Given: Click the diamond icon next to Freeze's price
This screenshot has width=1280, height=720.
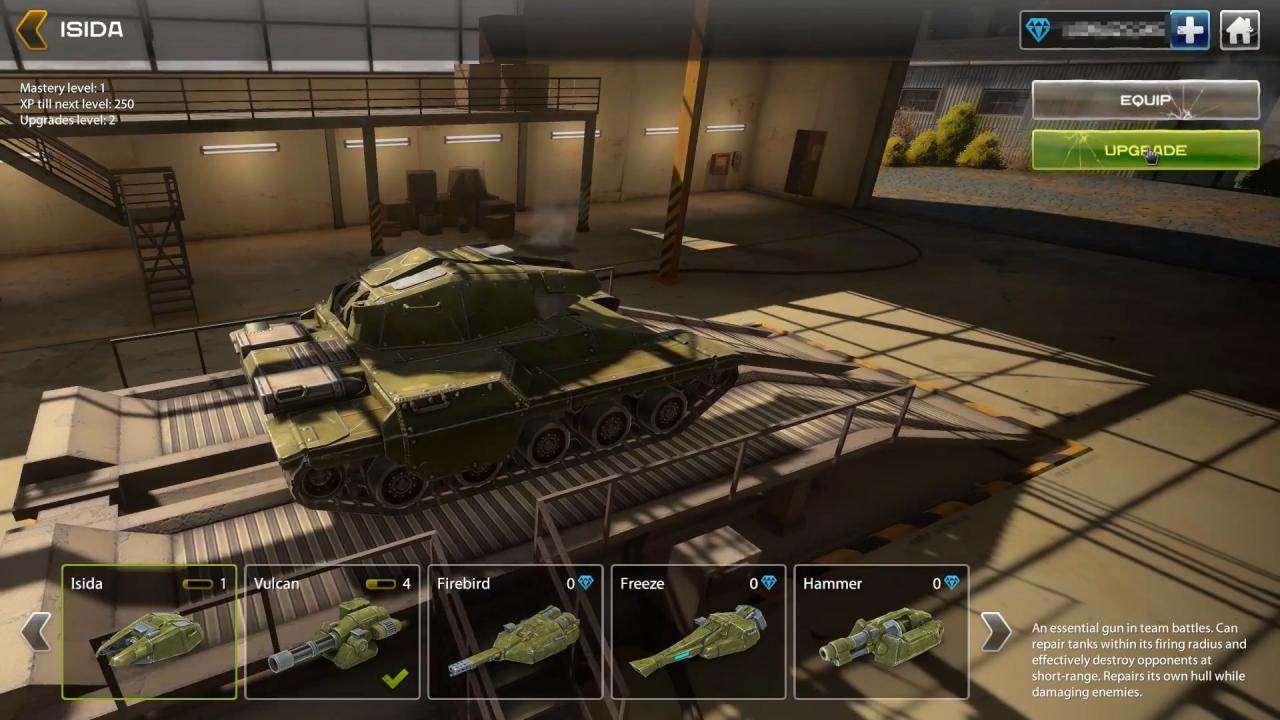Looking at the screenshot, I should [767, 583].
